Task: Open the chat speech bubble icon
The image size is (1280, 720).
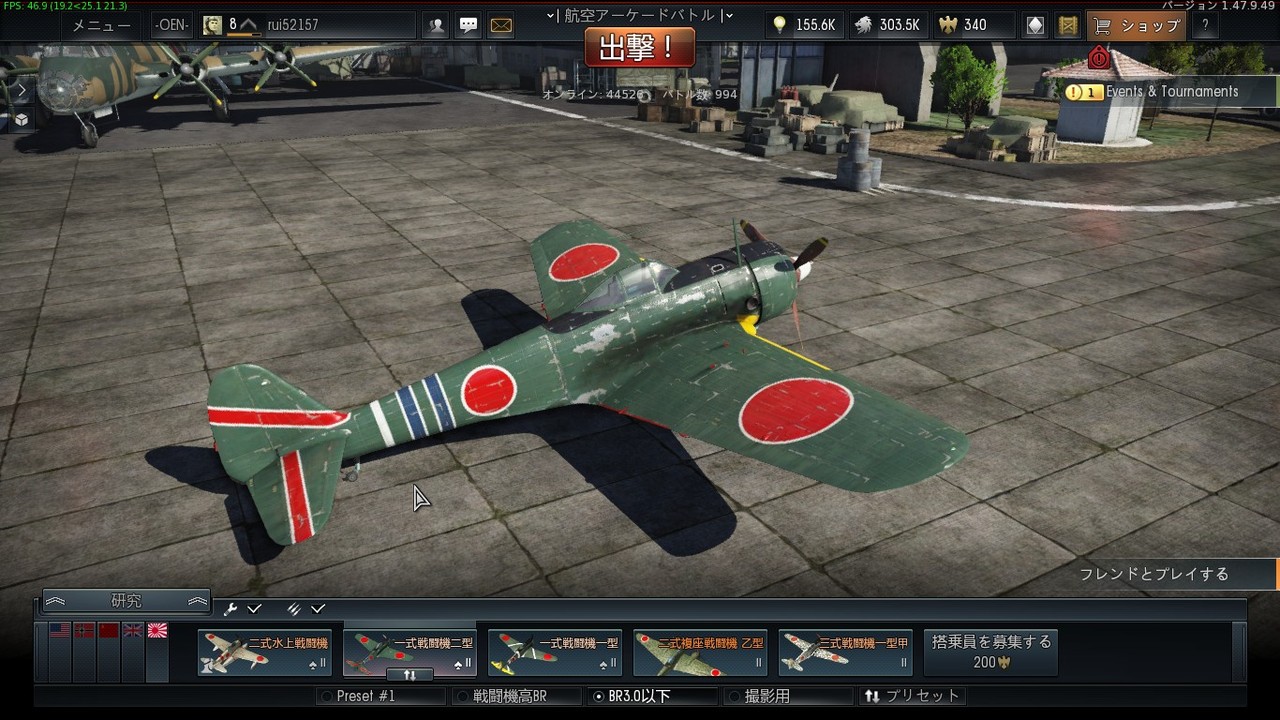Action: click(468, 26)
